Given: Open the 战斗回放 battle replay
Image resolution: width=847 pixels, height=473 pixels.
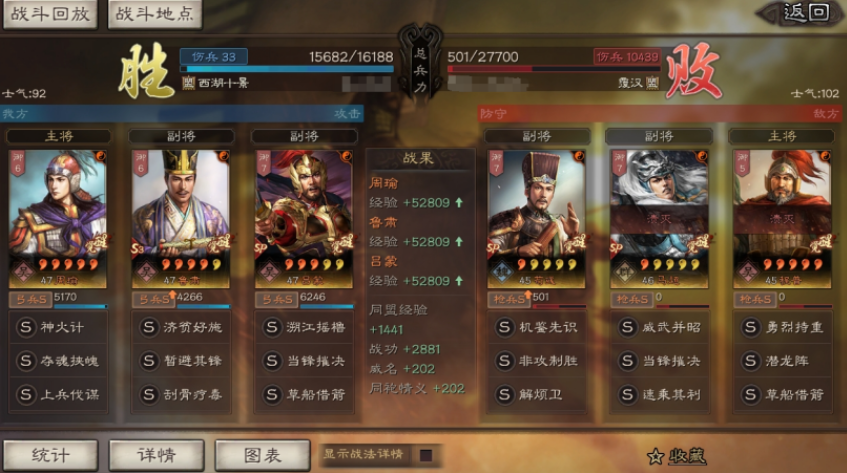Looking at the screenshot, I should click(49, 14).
